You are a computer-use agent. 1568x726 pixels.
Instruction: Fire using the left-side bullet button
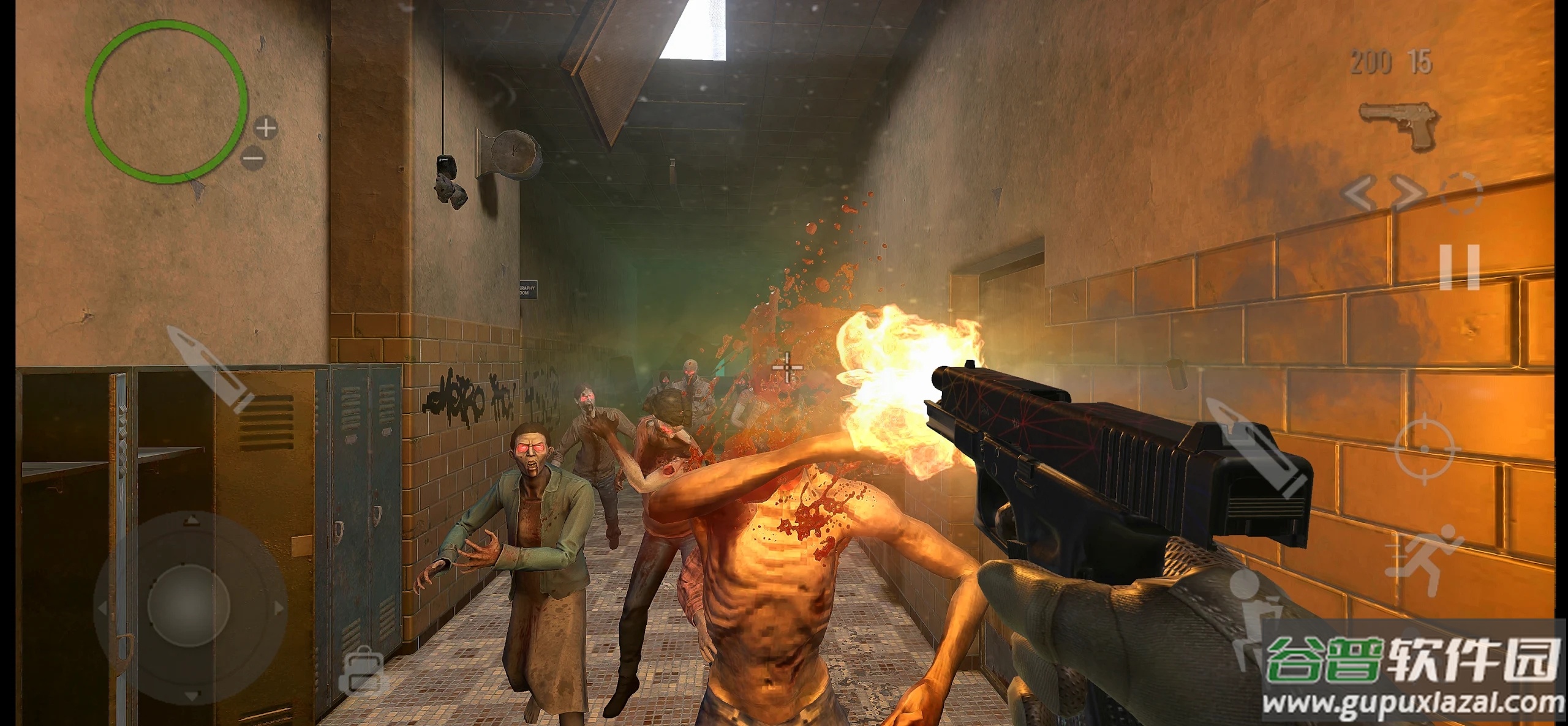click(210, 369)
